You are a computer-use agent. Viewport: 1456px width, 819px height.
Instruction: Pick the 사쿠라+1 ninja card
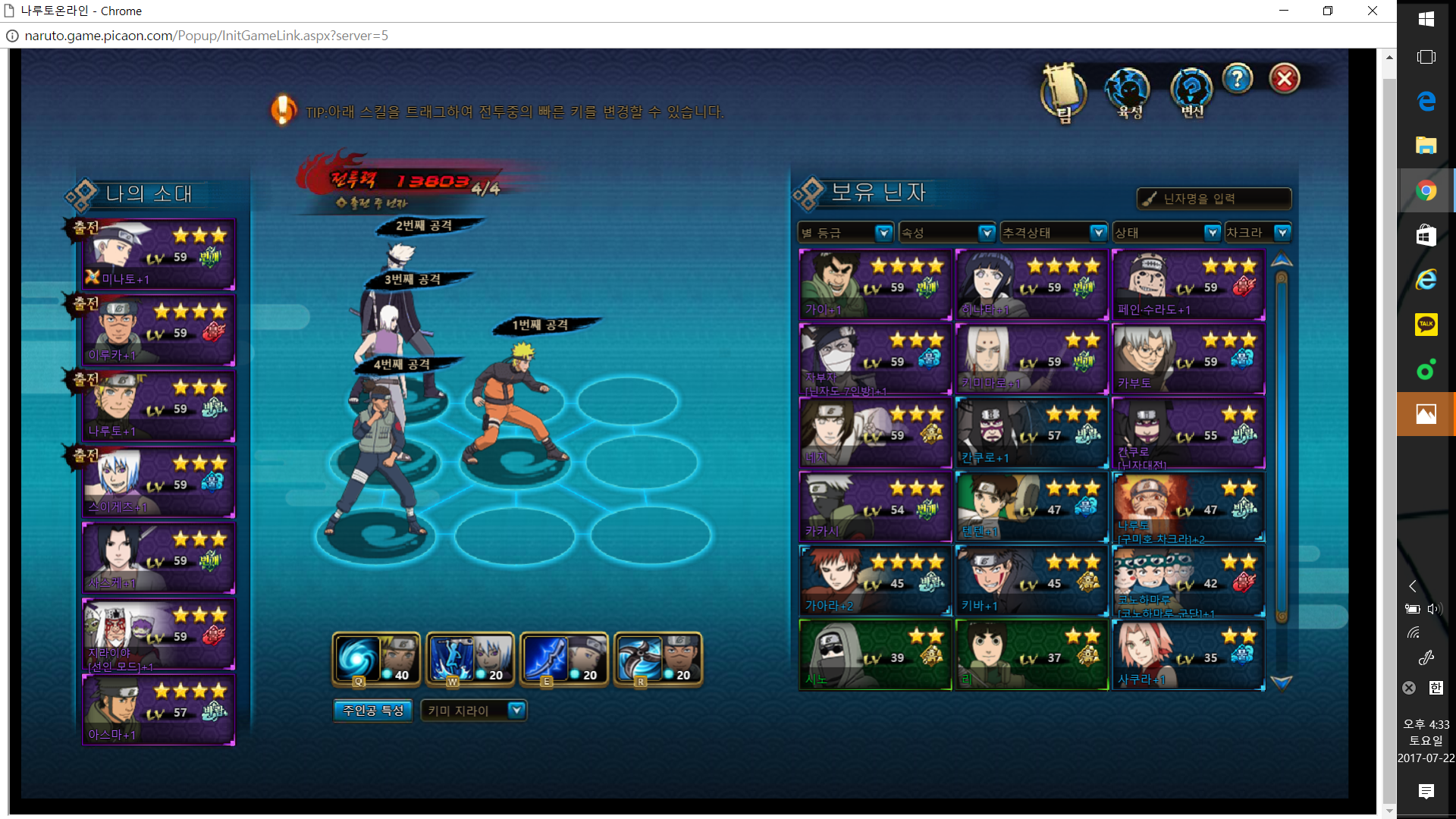pos(1188,655)
